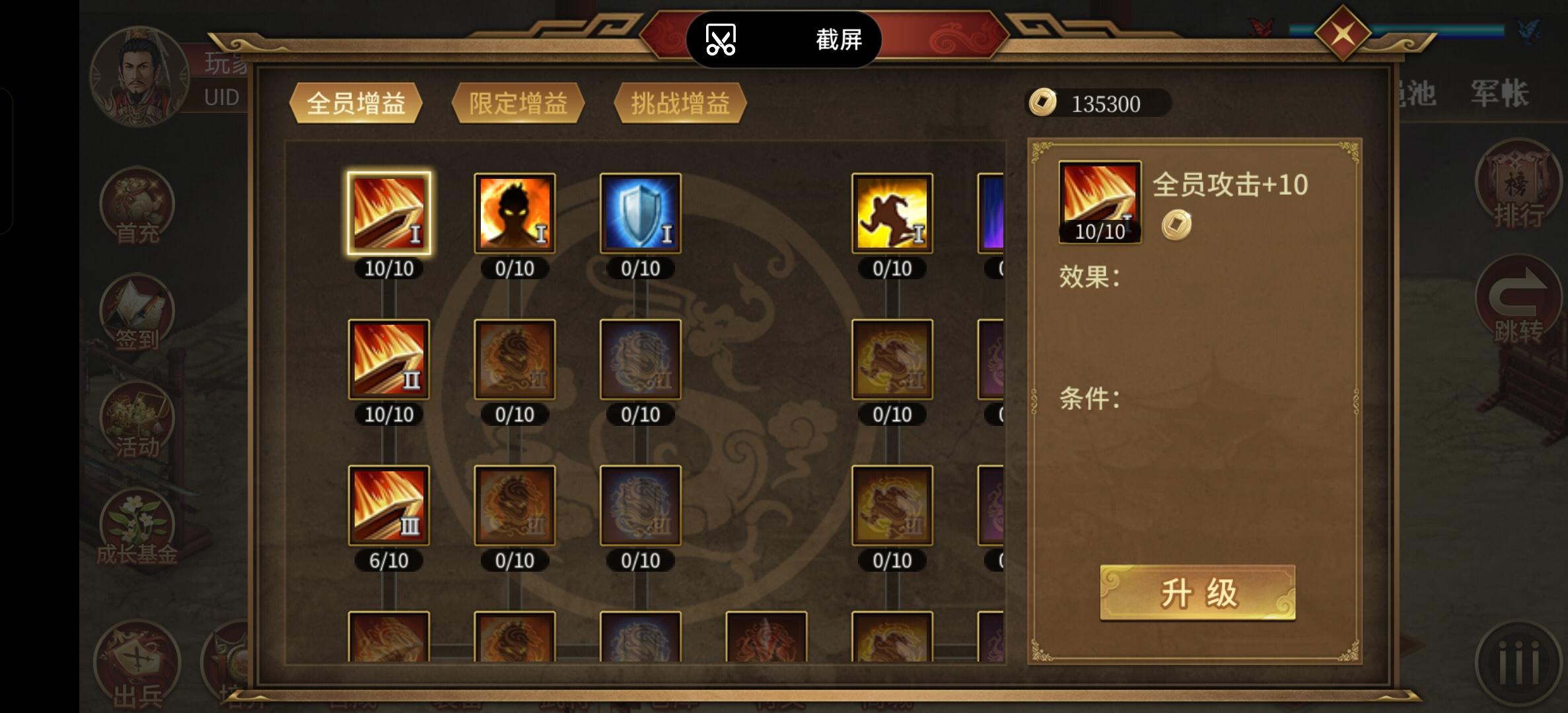Select the flame sword attack skill icon

tap(388, 213)
